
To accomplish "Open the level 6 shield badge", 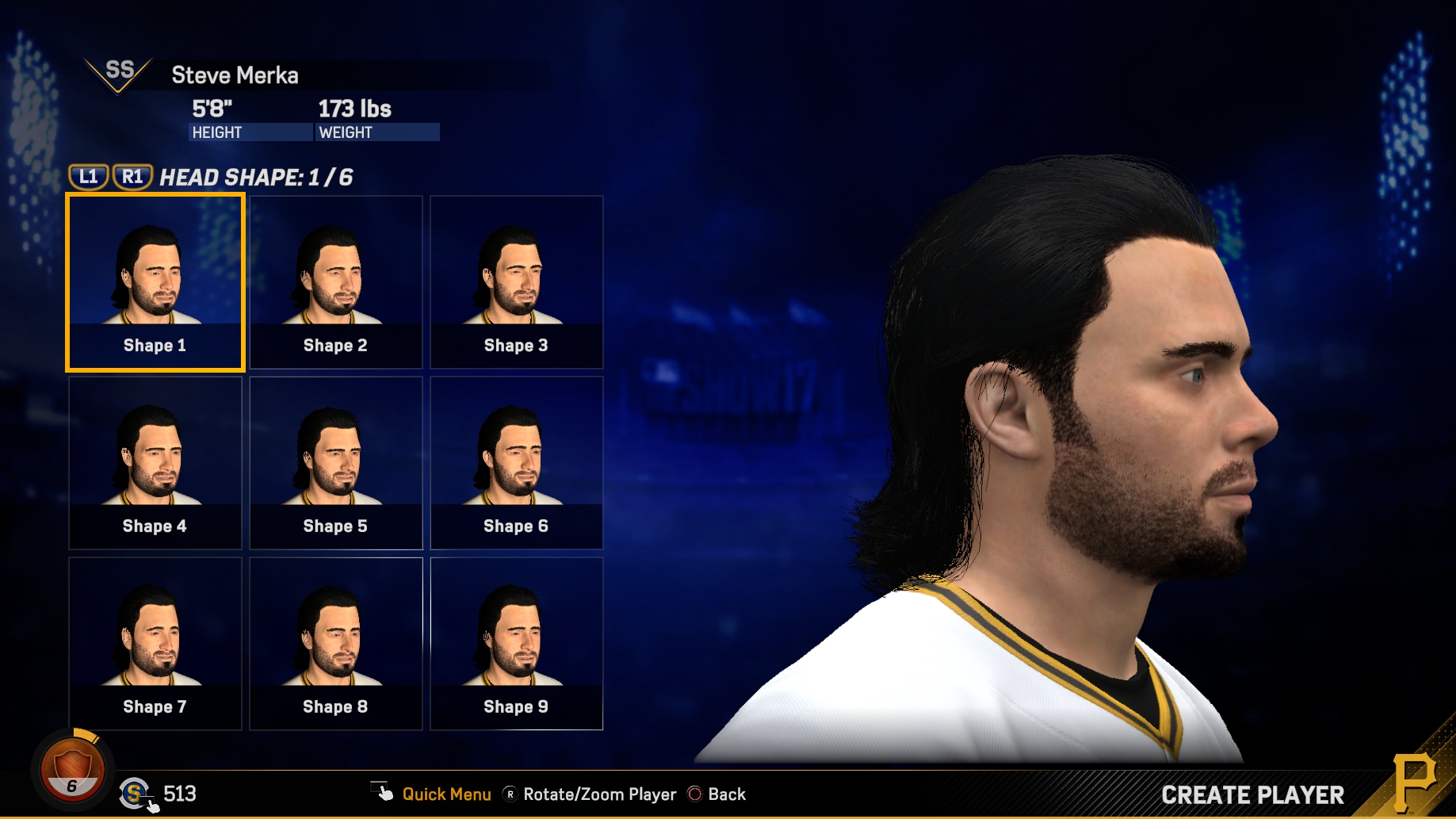I will tap(72, 768).
